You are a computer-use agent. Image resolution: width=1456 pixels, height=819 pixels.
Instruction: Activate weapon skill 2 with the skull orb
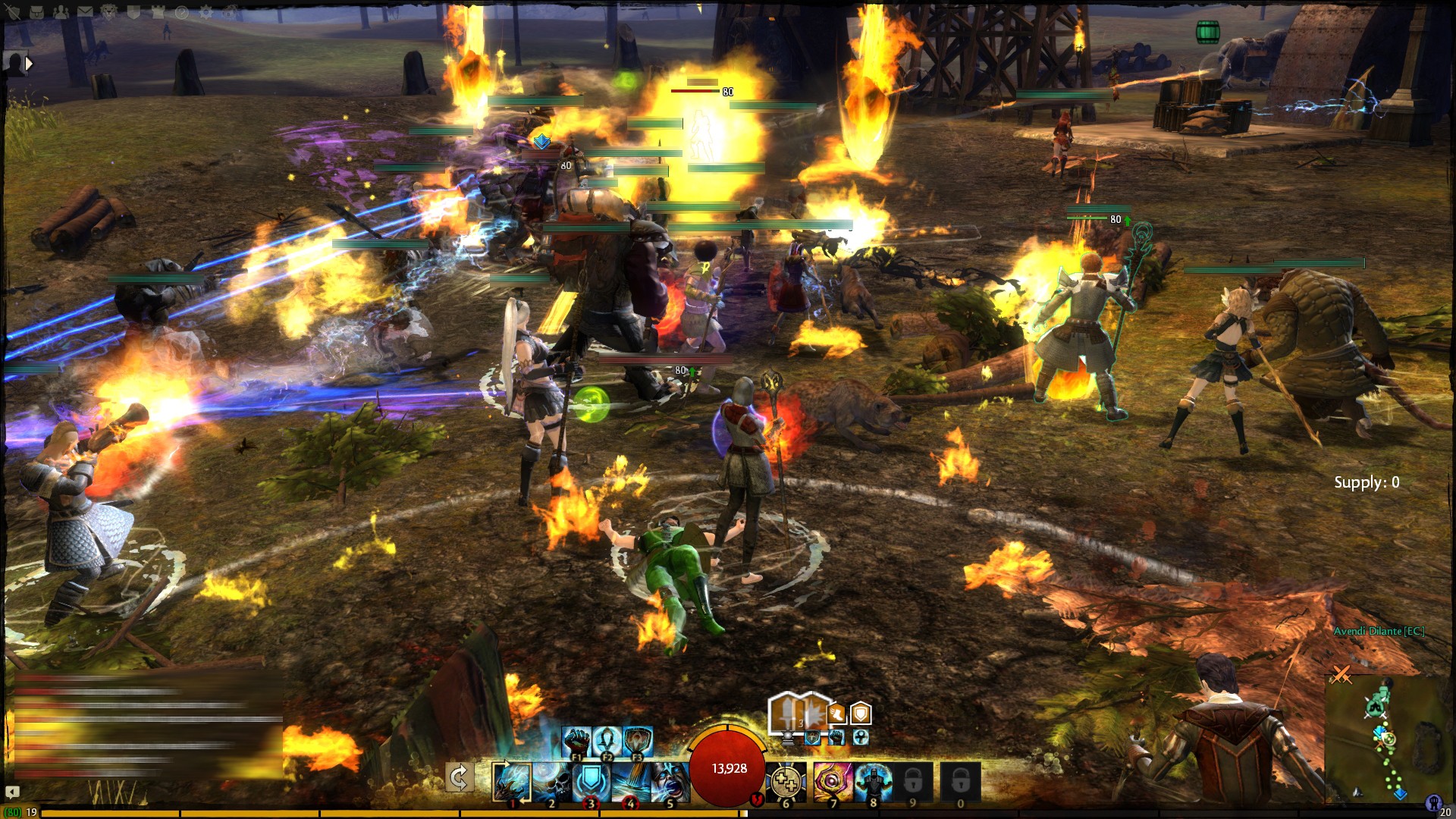(x=551, y=781)
